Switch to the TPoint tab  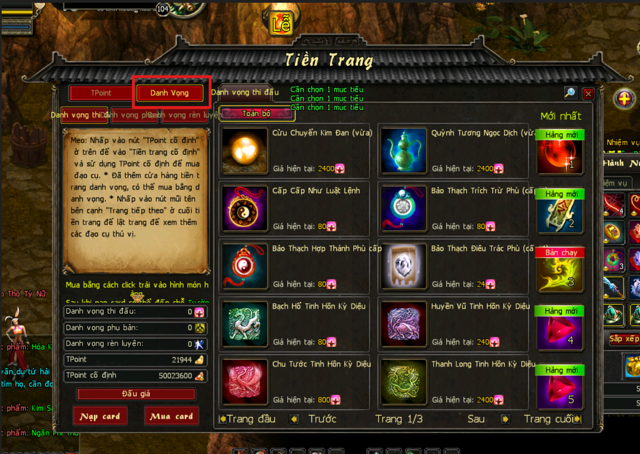click(x=100, y=93)
